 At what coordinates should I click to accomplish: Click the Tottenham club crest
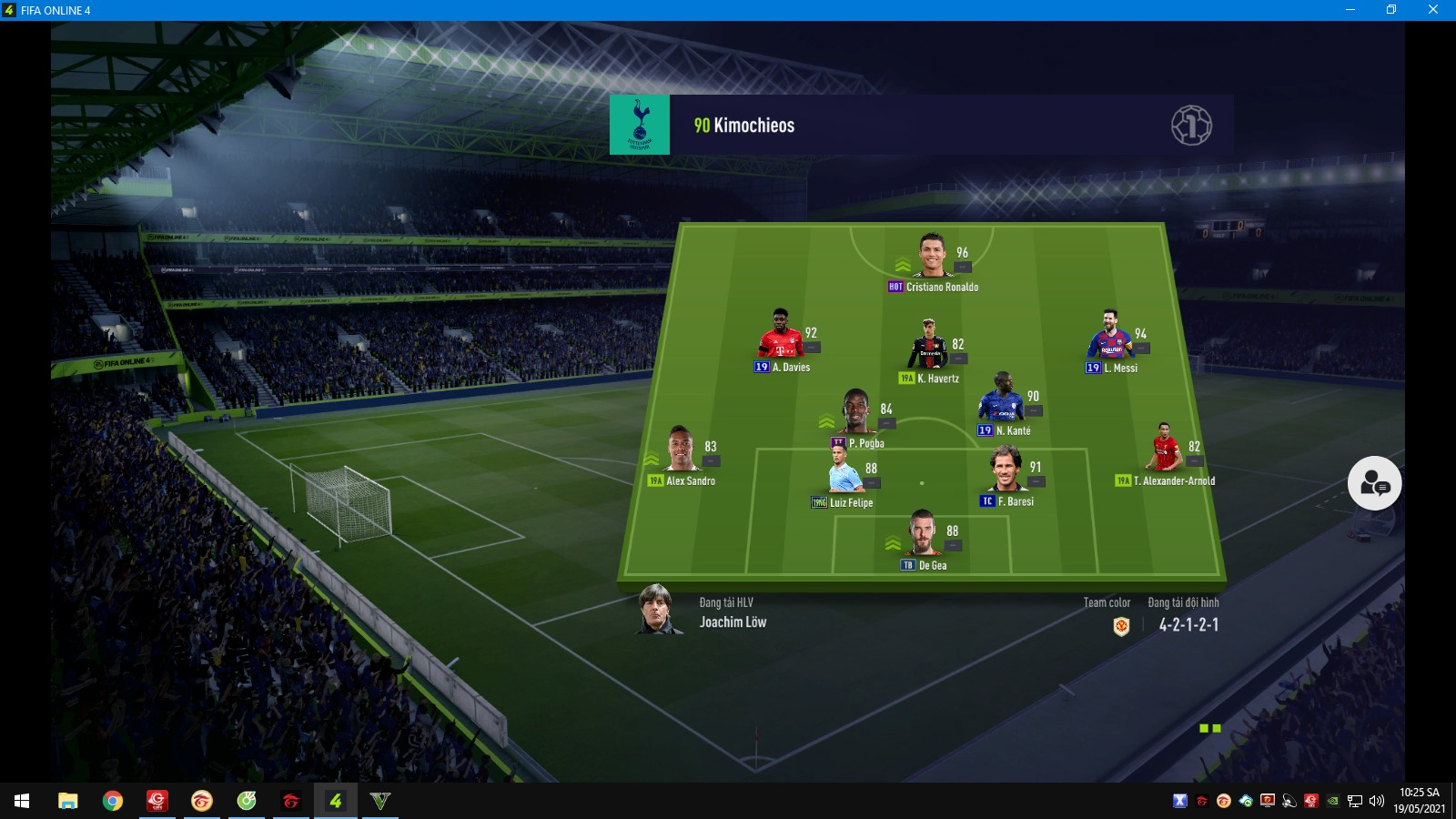point(640,125)
